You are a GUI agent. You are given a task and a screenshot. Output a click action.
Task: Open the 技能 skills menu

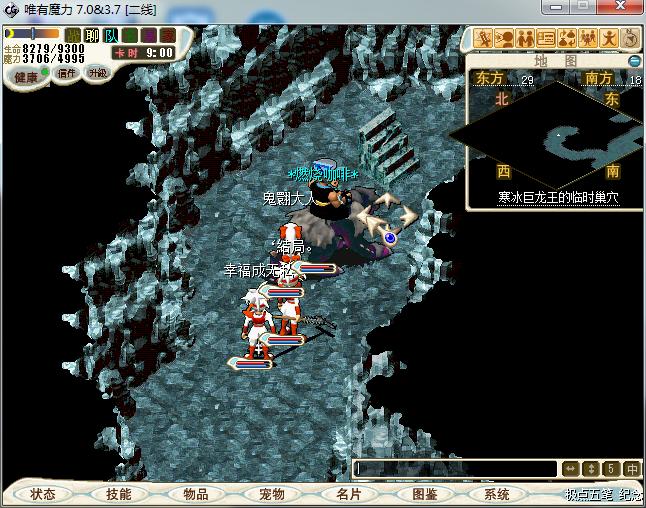118,494
